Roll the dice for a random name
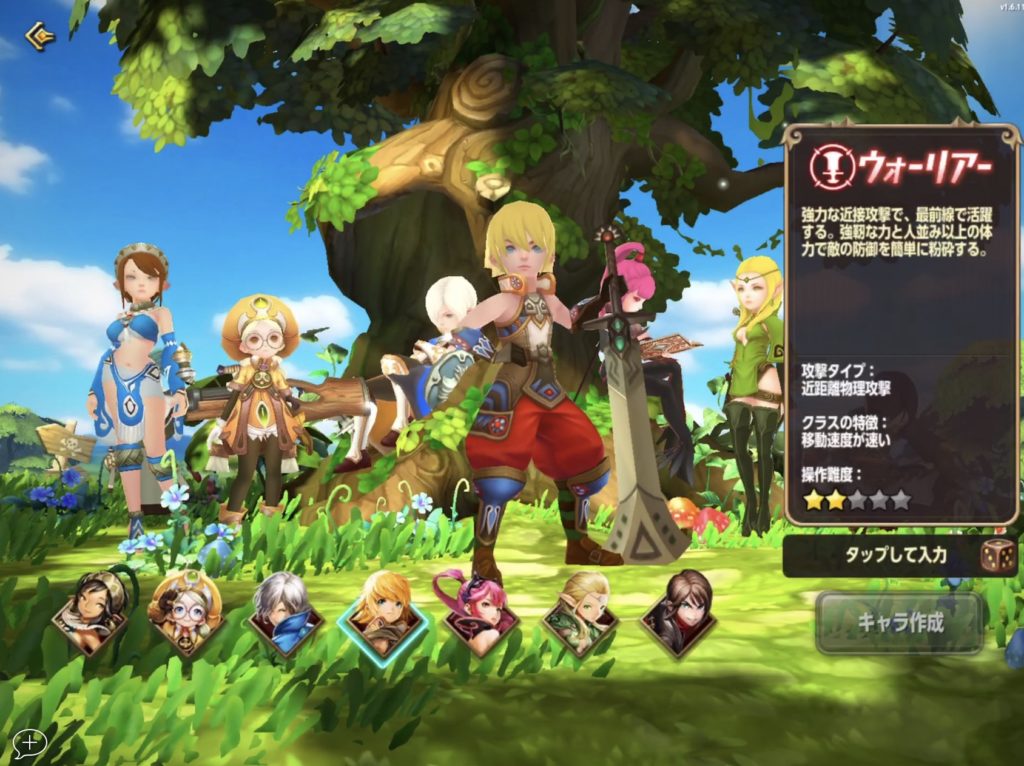 click(997, 556)
